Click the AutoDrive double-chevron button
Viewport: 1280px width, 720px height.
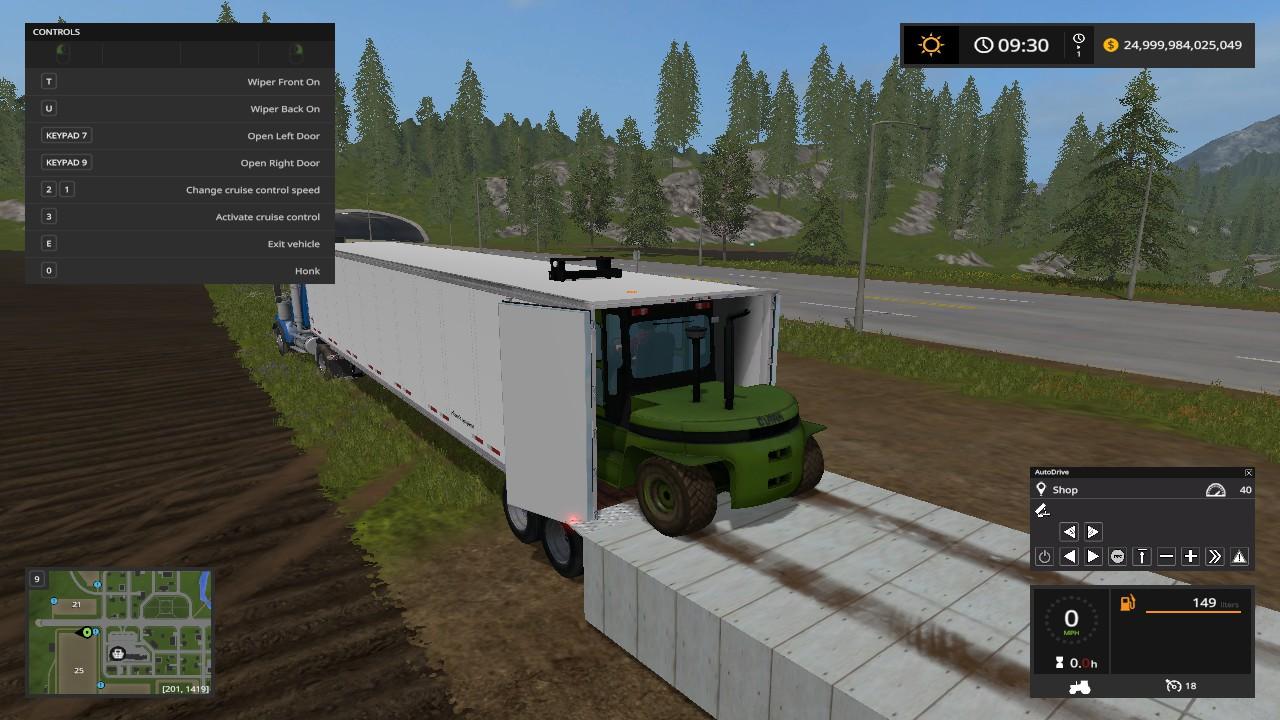1215,557
